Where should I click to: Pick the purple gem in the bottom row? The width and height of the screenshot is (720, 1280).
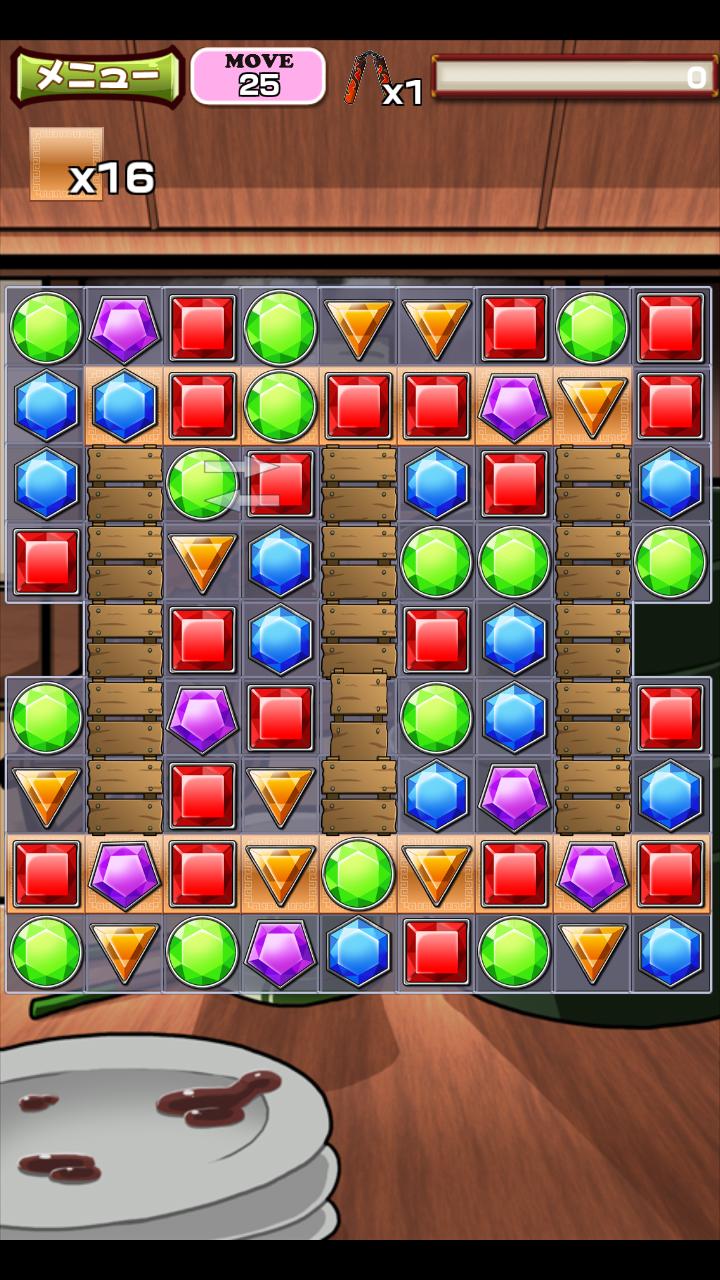coord(280,951)
